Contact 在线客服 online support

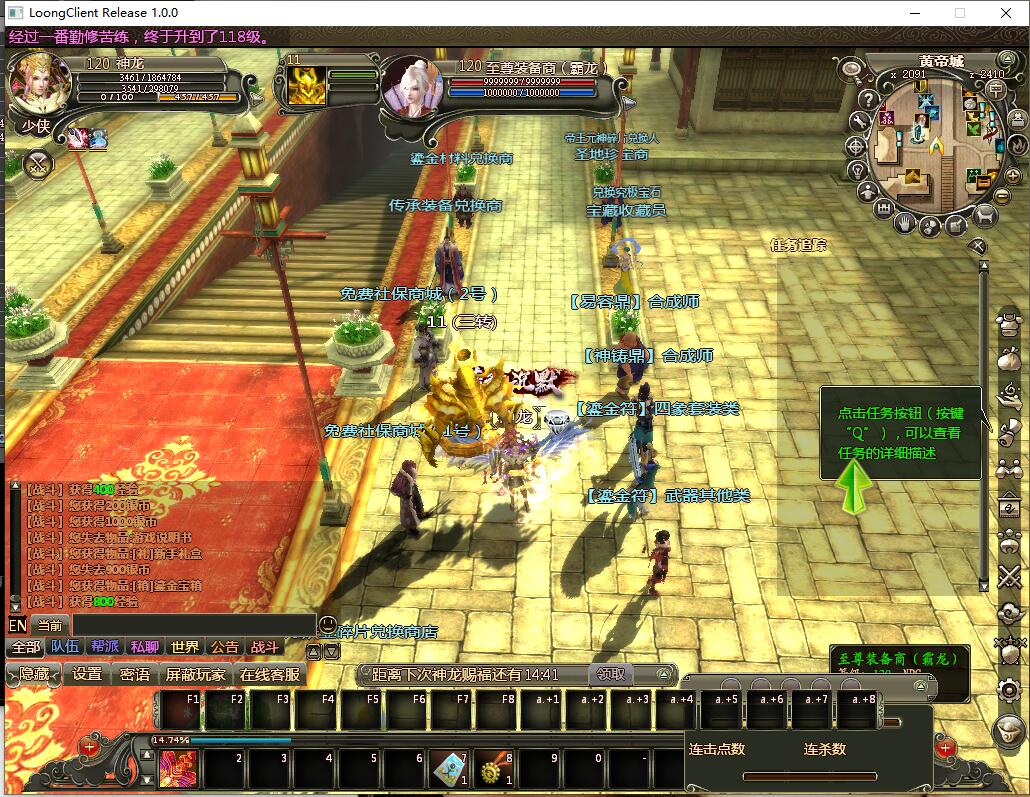pos(269,674)
